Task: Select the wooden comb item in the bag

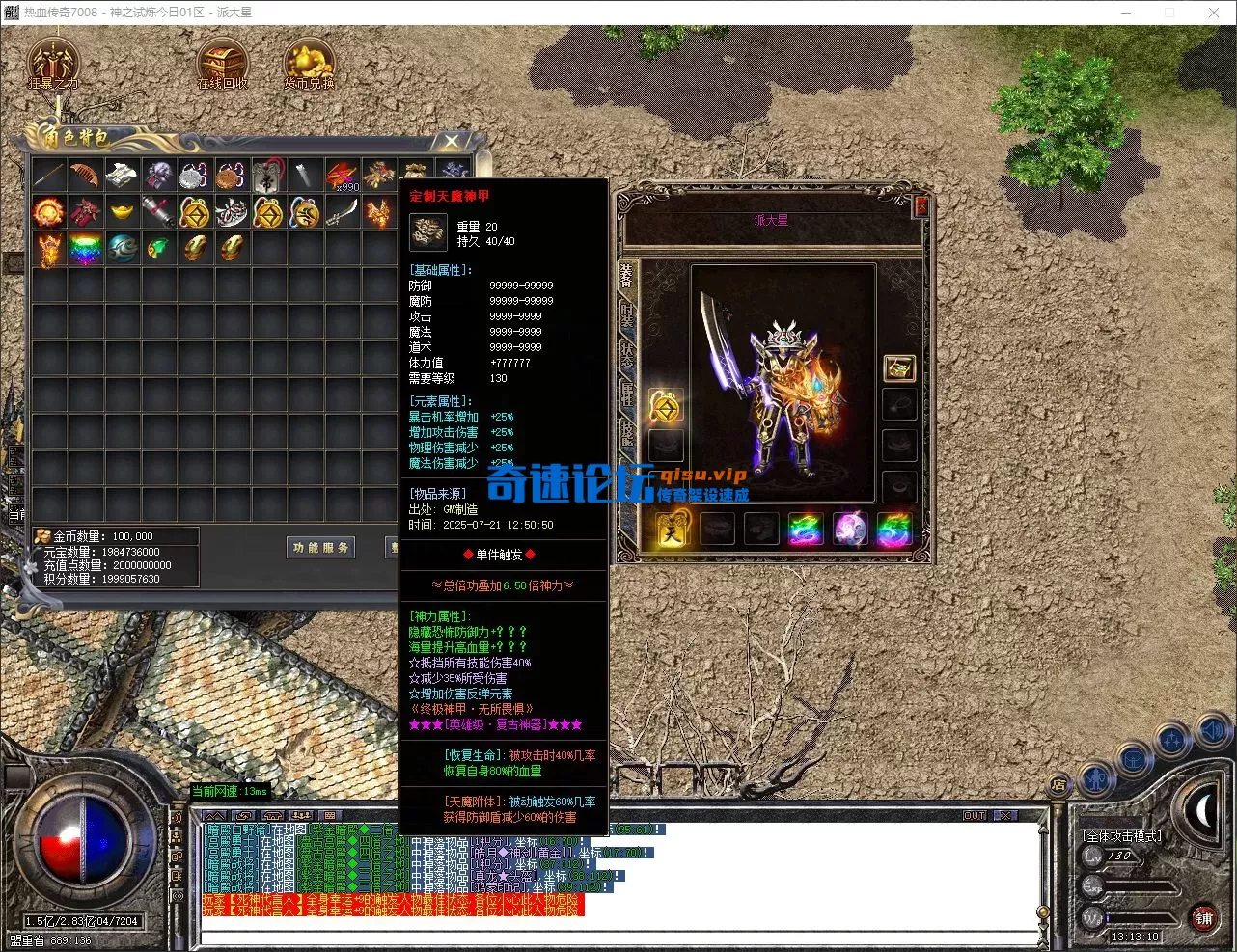Action: click(85, 175)
